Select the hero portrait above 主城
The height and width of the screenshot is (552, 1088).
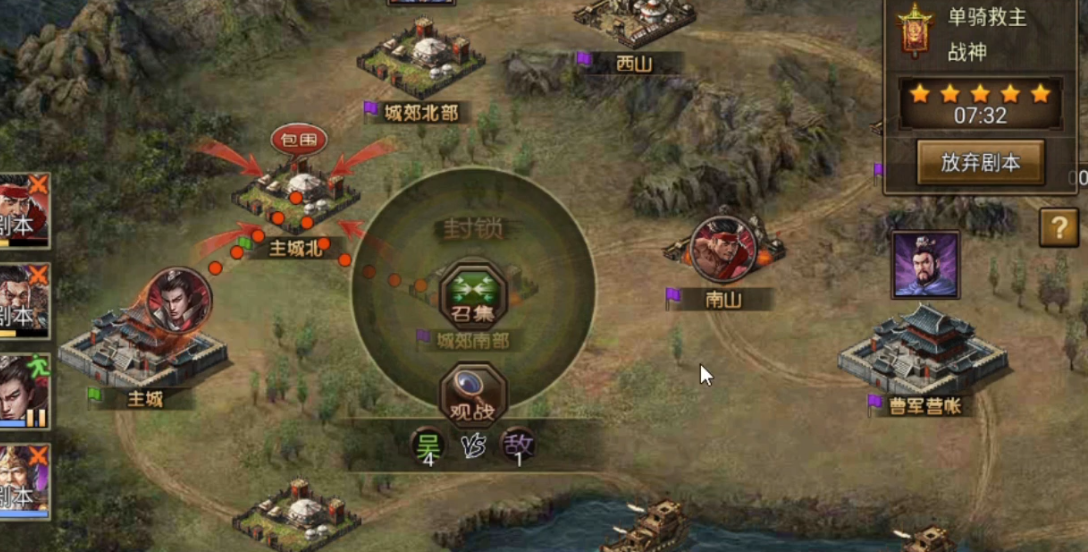(x=180, y=299)
